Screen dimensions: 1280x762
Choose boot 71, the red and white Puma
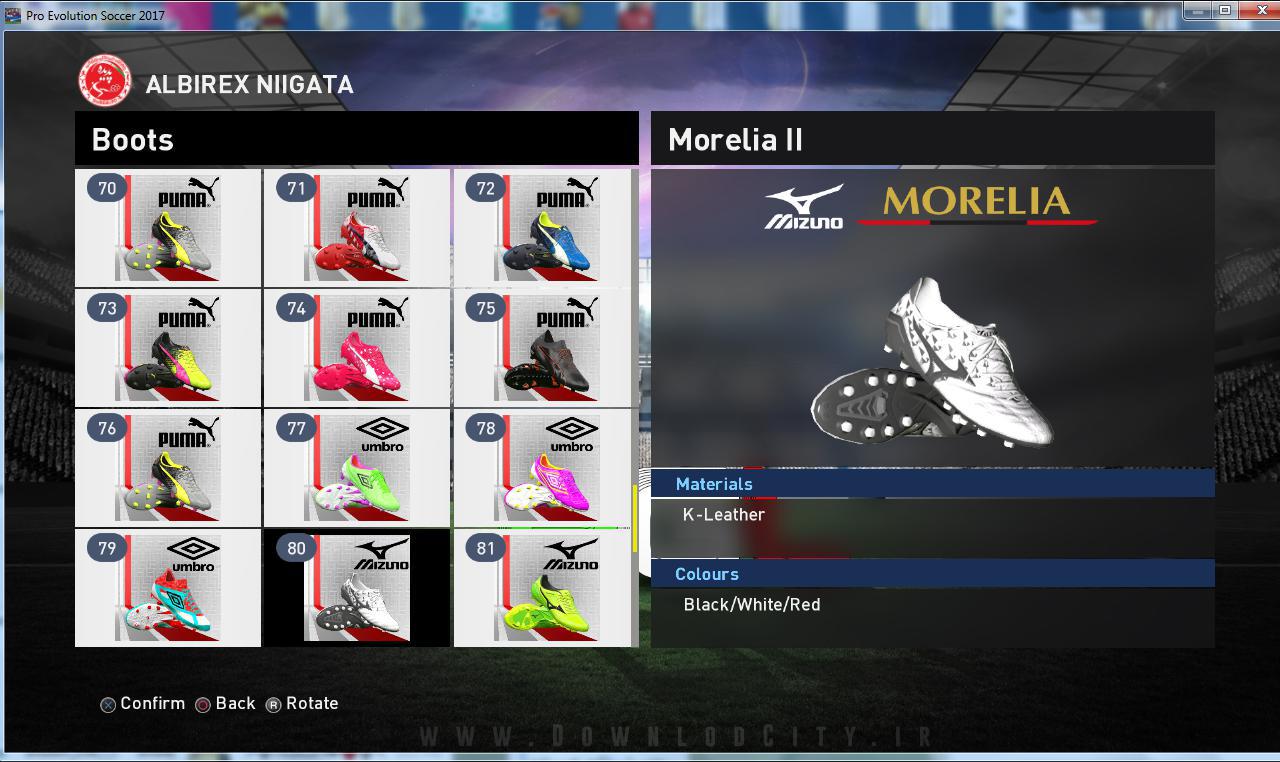pyautogui.click(x=357, y=227)
